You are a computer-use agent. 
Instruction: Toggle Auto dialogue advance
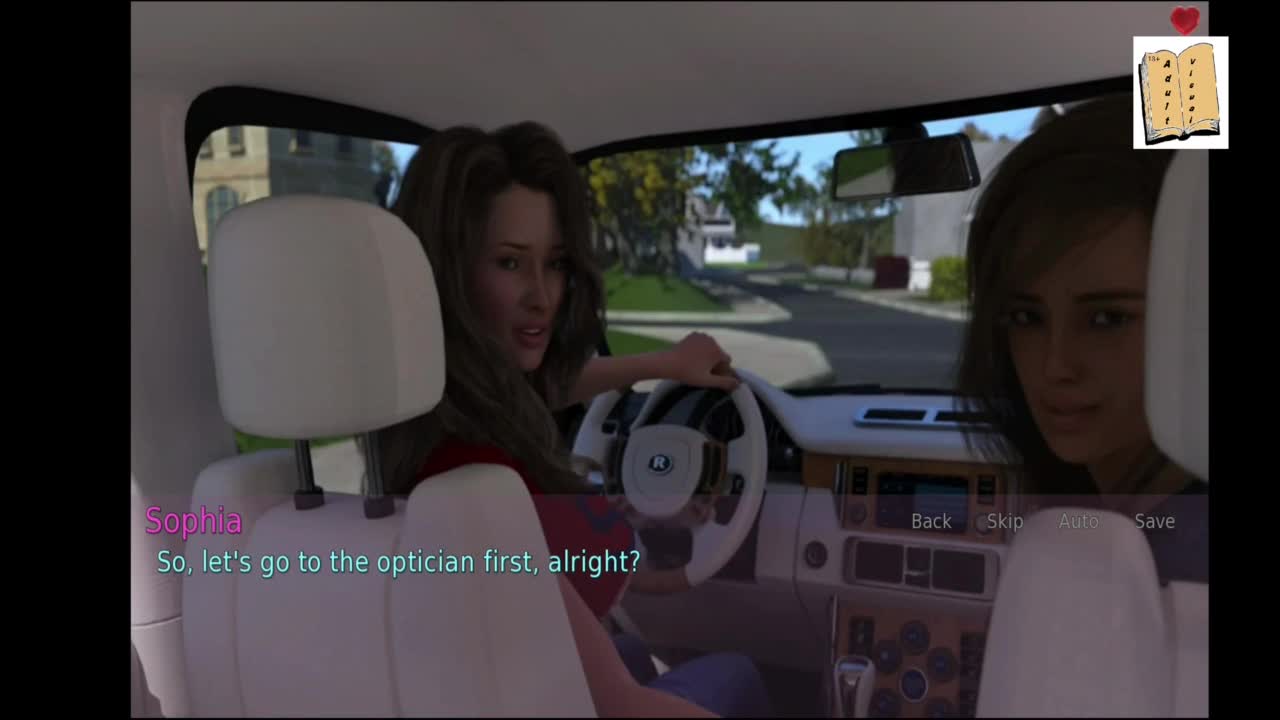tap(1078, 521)
